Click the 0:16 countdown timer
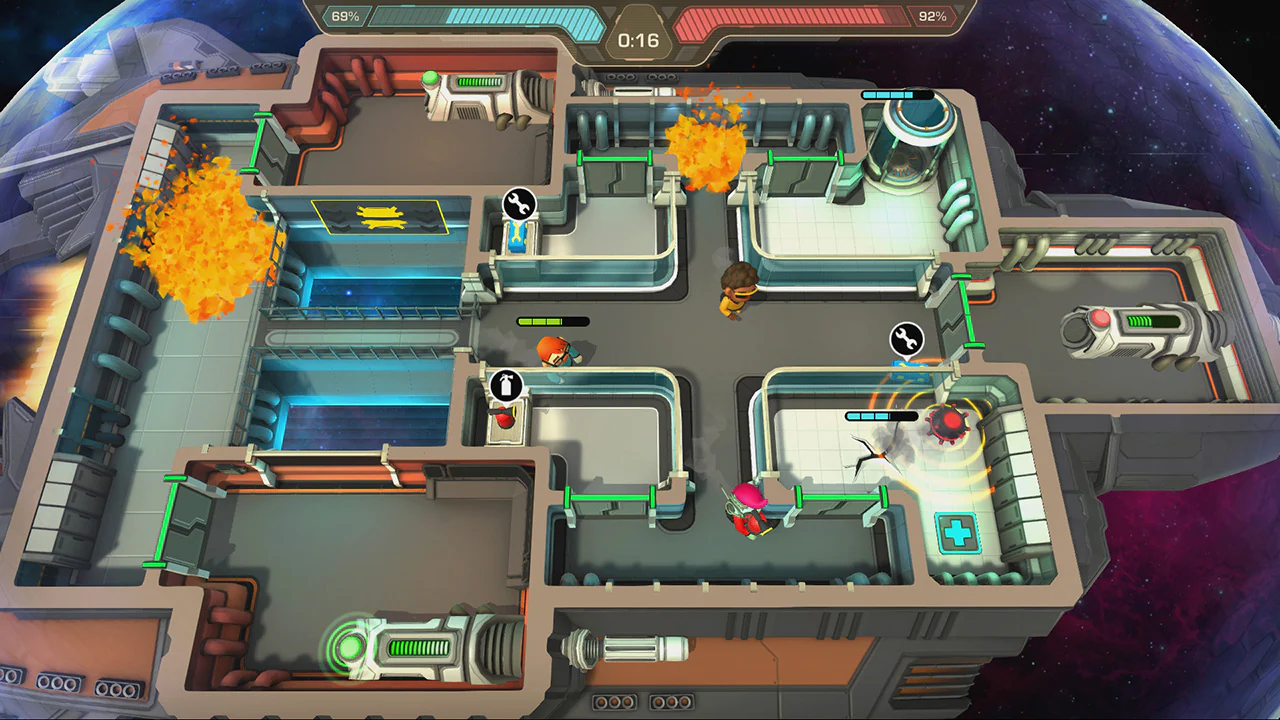This screenshot has height=720, width=1280. point(637,42)
